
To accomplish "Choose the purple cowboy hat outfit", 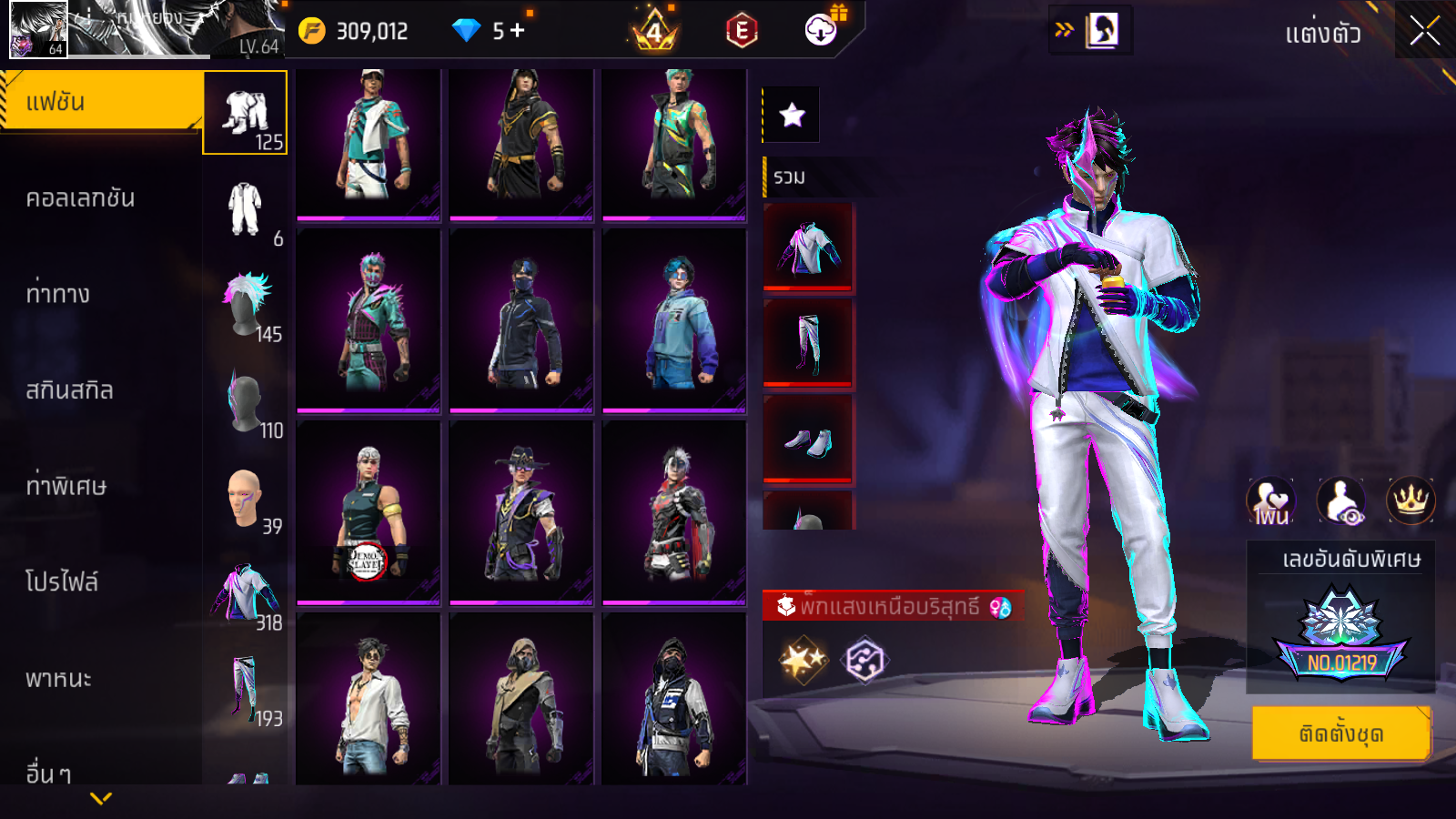I will 521,512.
